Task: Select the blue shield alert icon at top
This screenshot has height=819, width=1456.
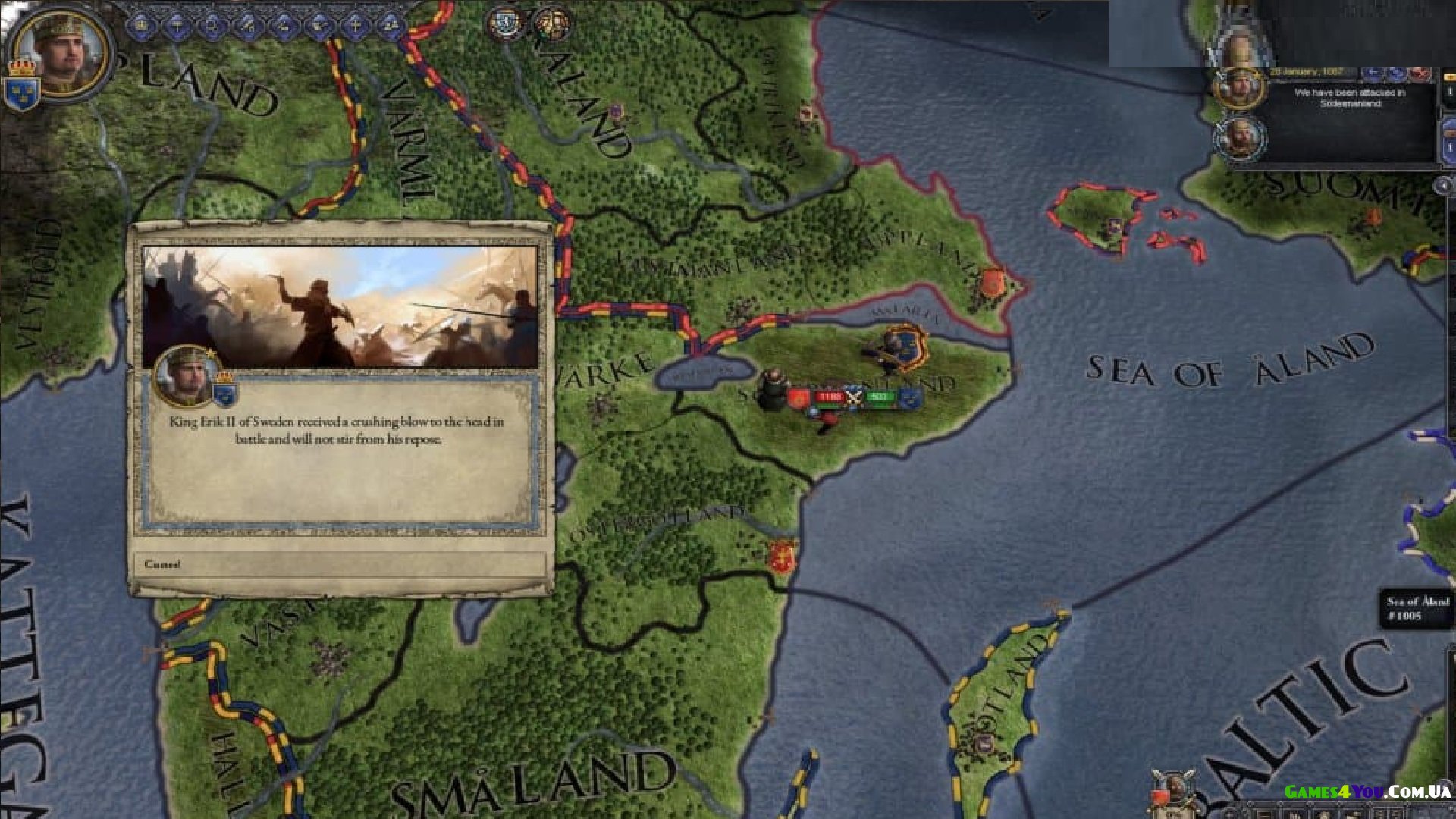Action: (x=504, y=24)
